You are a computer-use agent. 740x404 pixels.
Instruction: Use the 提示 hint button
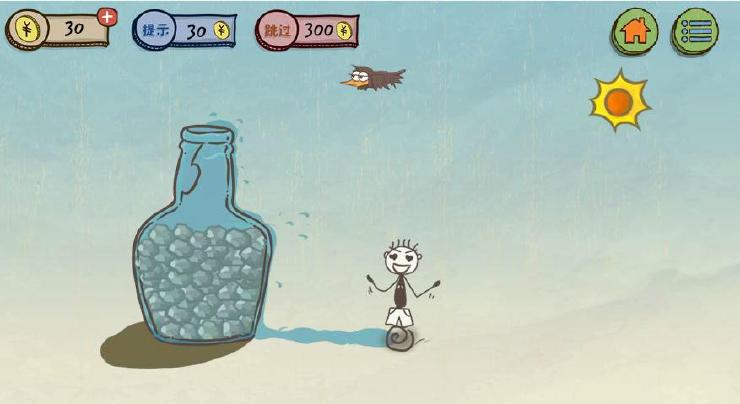coord(185,30)
